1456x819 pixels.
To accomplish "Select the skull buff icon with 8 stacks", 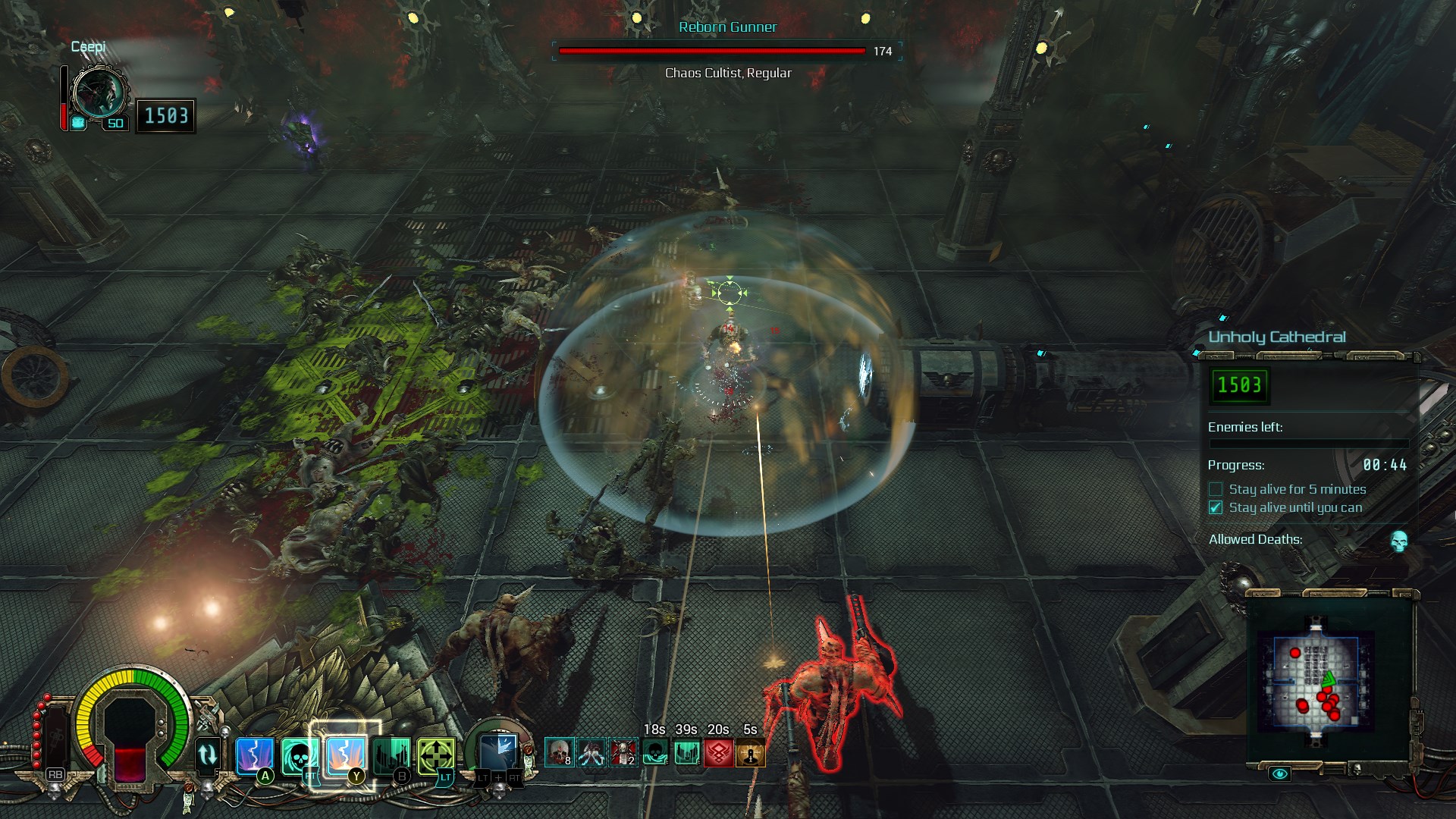I will pyautogui.click(x=559, y=752).
